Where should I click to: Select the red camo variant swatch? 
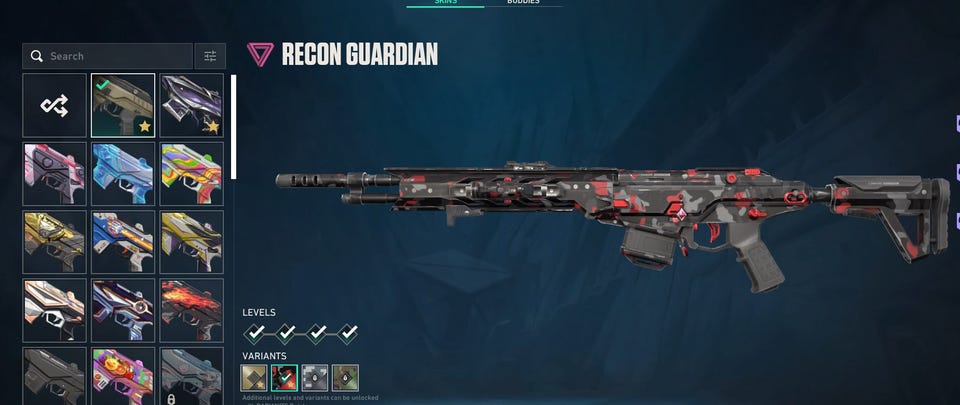[285, 377]
